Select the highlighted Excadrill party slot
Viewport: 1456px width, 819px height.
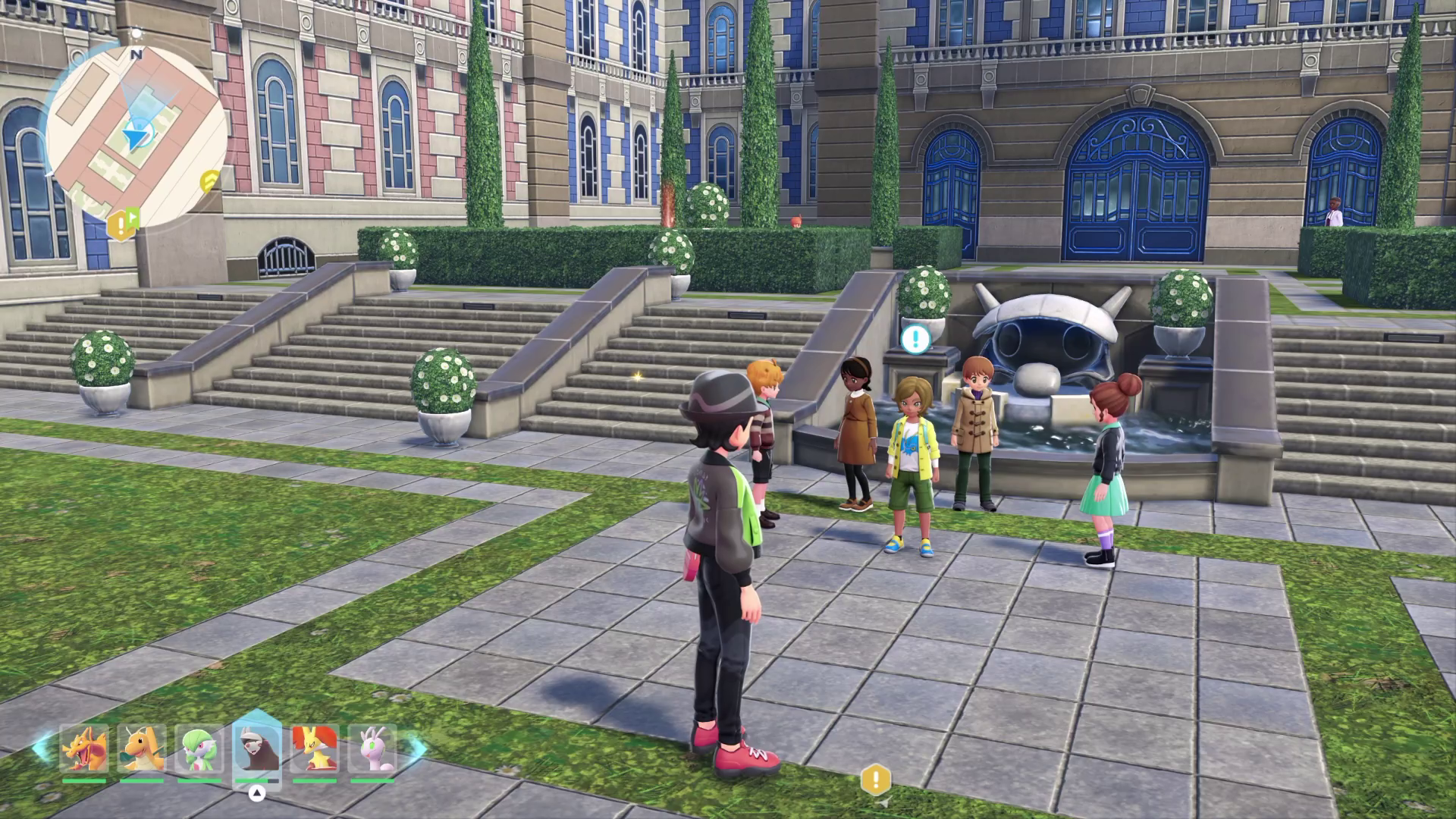click(x=257, y=749)
